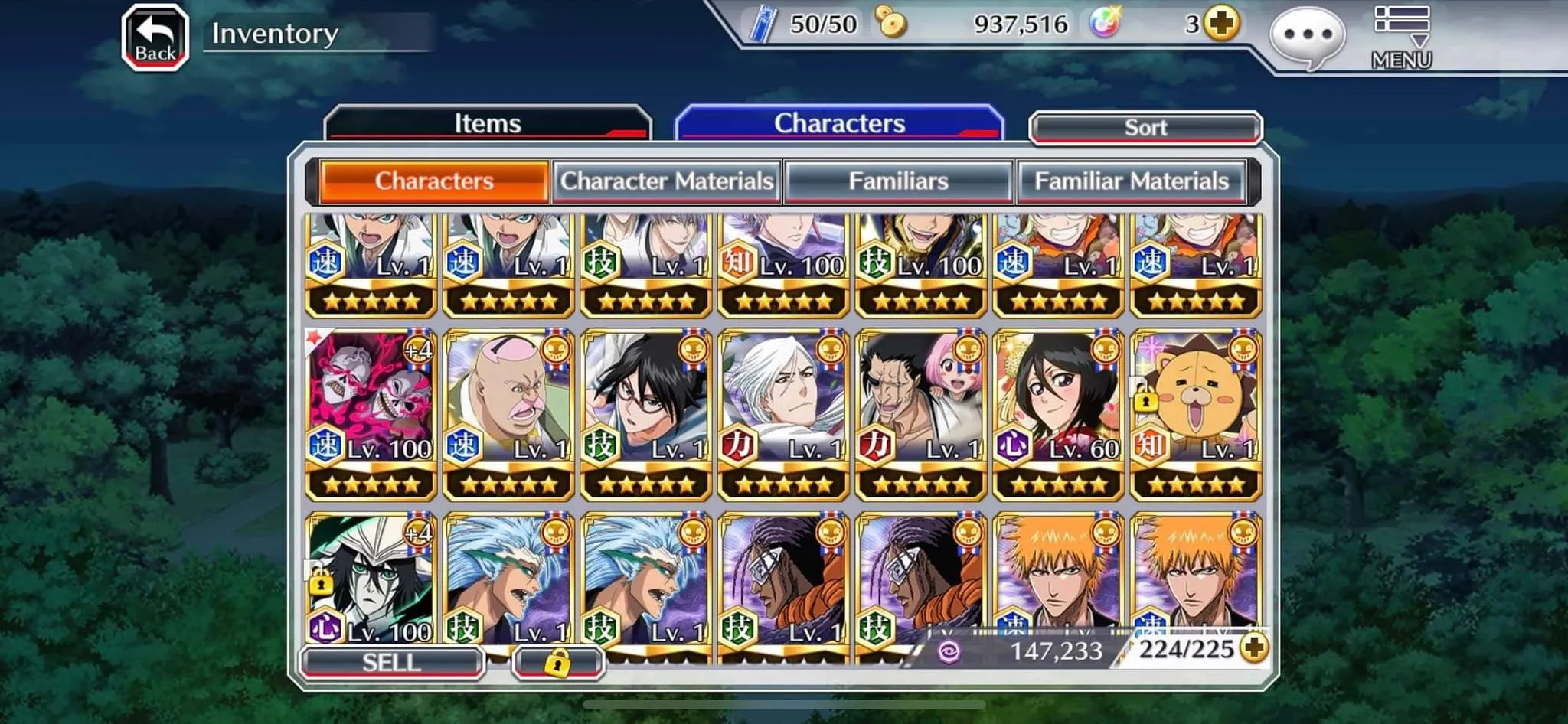Show the Character Materials category

coord(667,181)
